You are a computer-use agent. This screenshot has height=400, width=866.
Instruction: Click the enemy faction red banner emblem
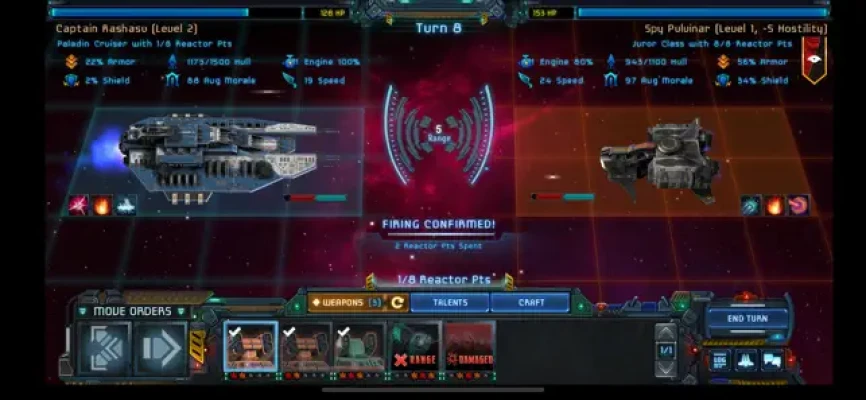pyautogui.click(x=813, y=58)
